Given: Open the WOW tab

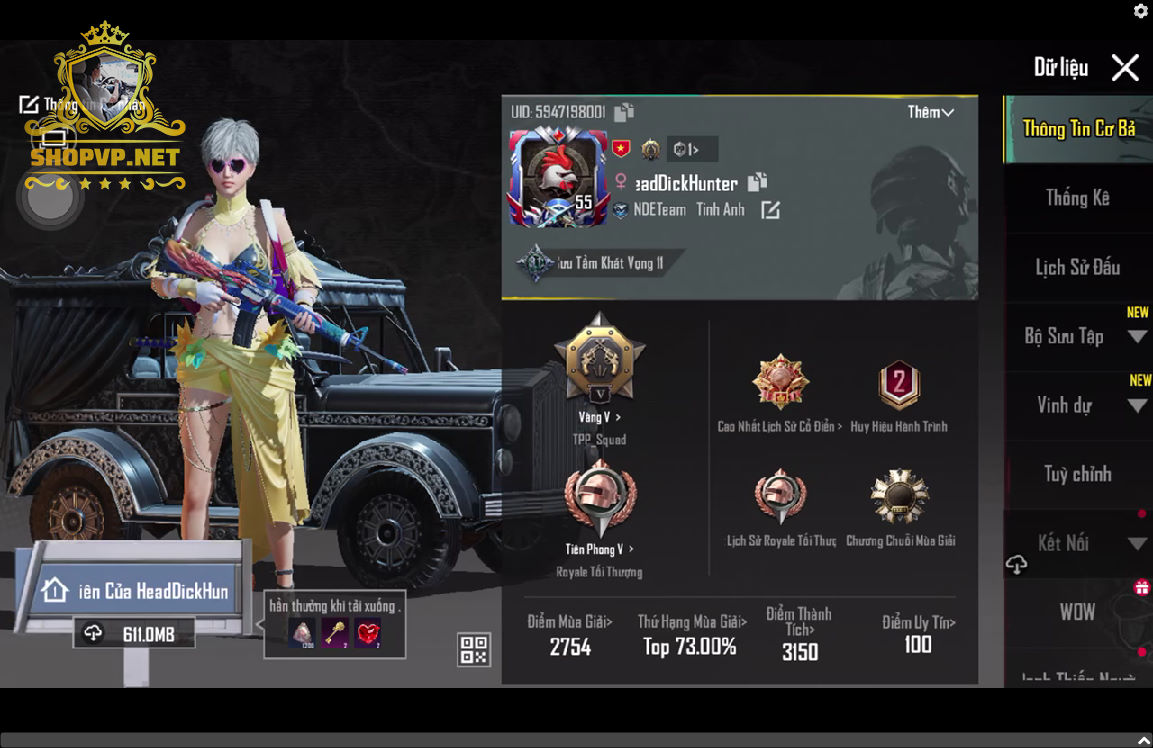Looking at the screenshot, I should click(1077, 612).
